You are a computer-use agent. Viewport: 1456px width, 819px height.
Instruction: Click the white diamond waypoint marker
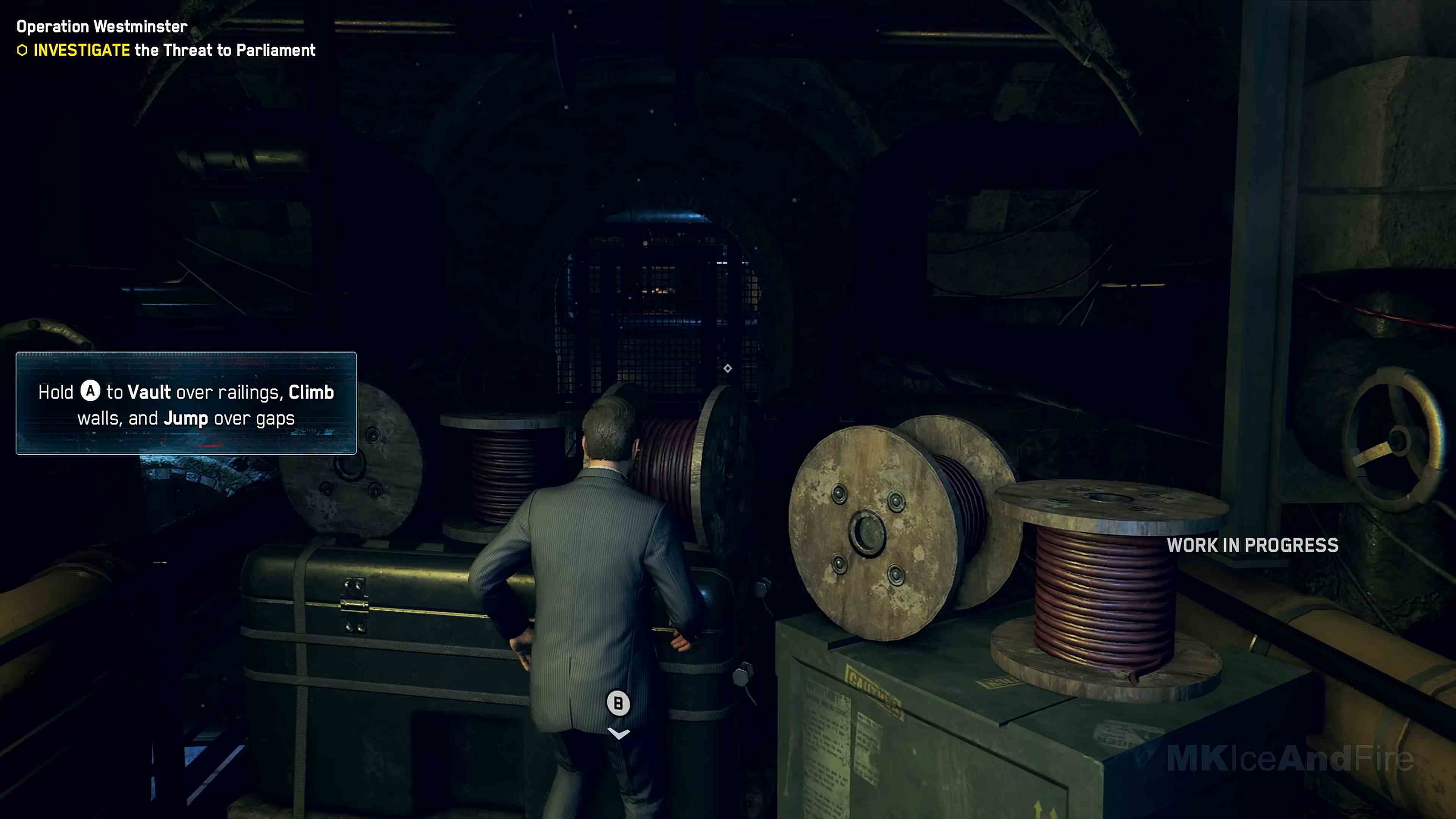pyautogui.click(x=728, y=369)
